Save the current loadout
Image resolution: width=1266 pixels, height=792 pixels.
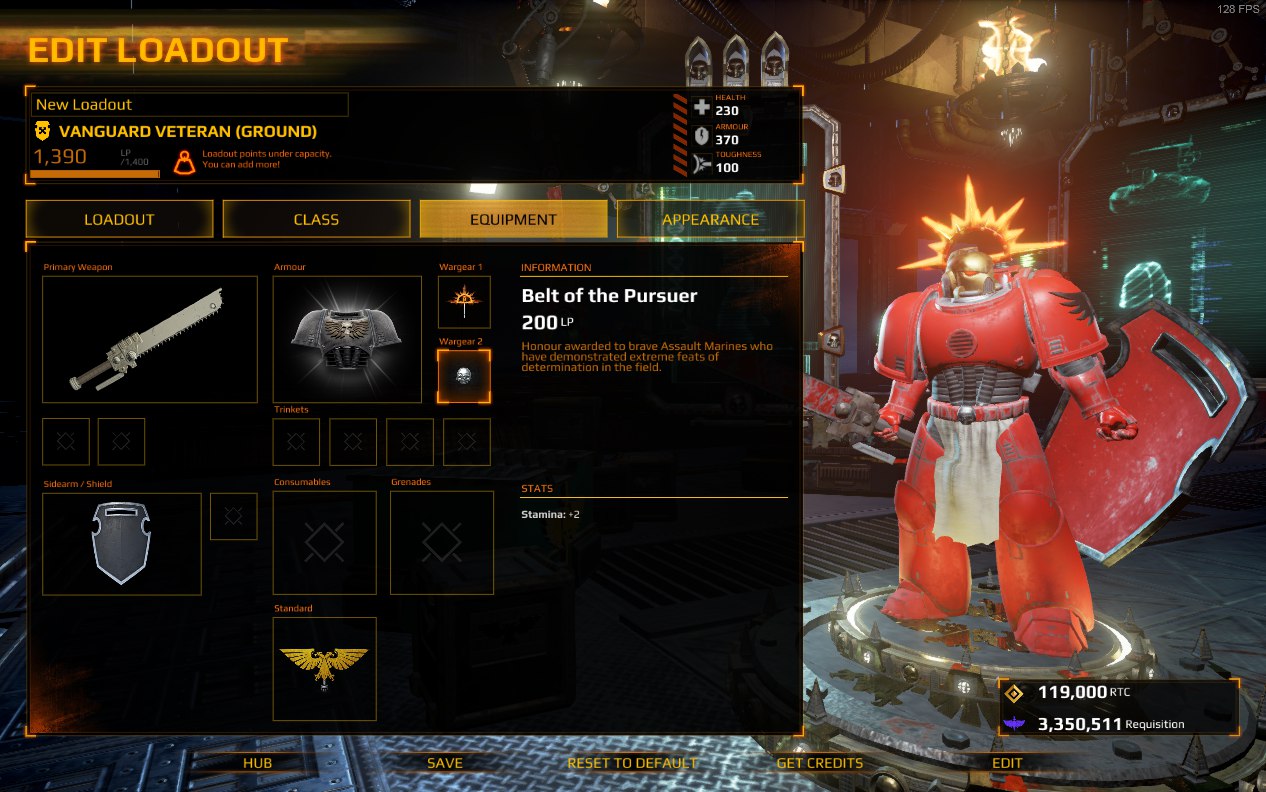click(445, 762)
